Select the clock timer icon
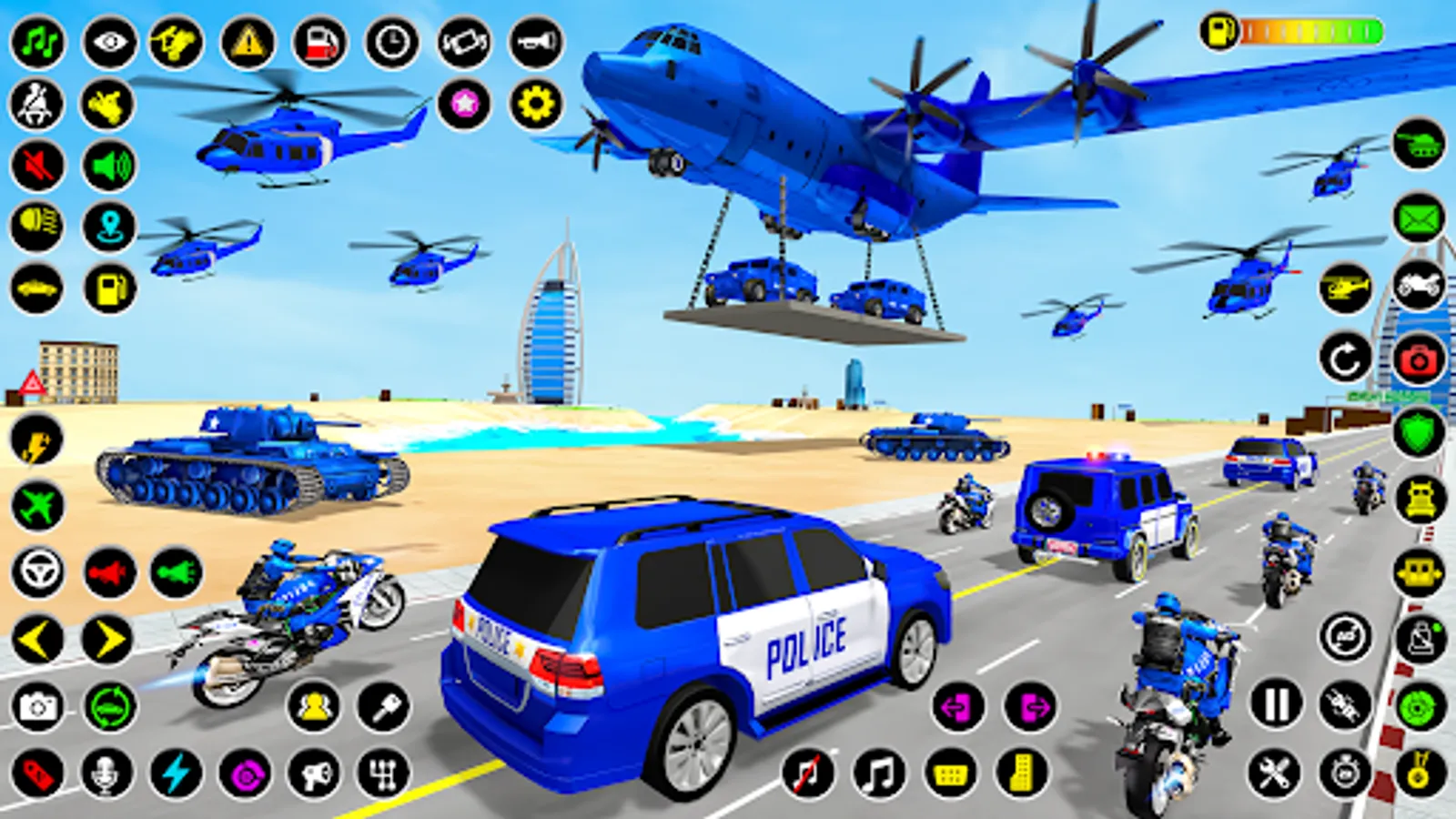This screenshot has width=1456, height=819. (391, 44)
